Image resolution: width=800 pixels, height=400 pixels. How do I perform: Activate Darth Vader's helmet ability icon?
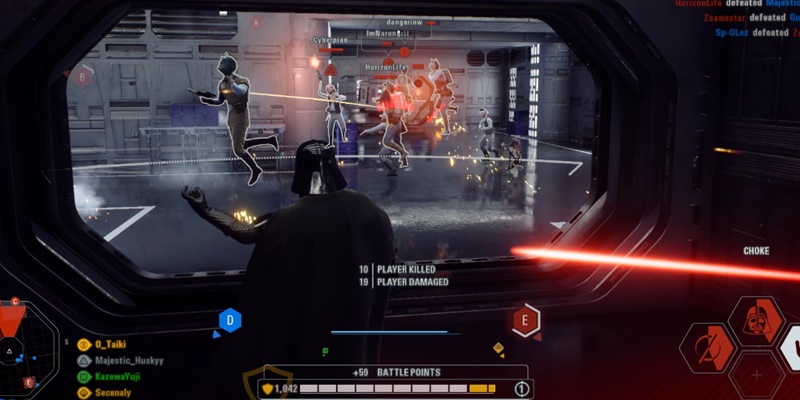coord(756,321)
